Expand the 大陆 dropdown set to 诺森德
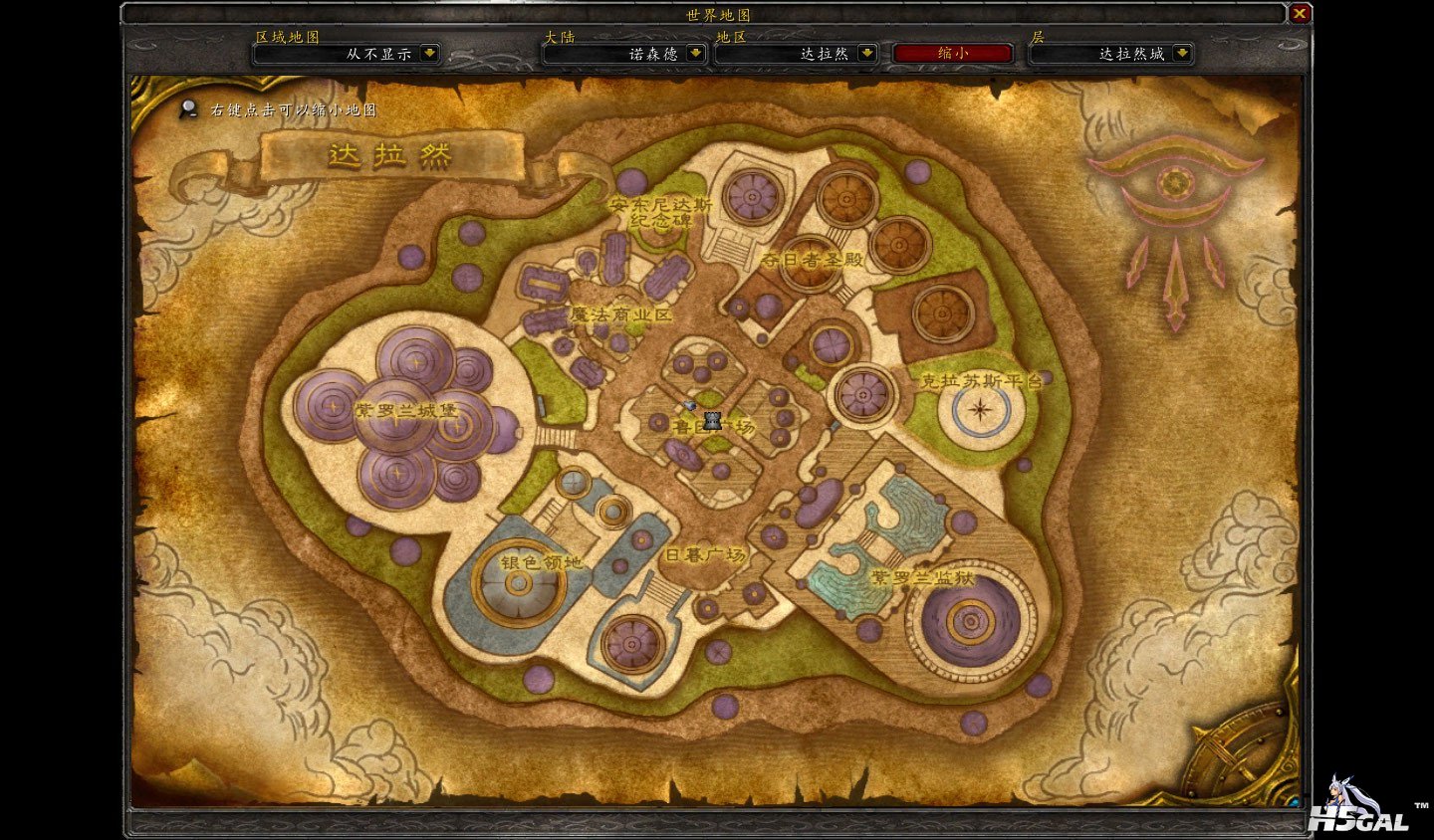Image resolution: width=1434 pixels, height=840 pixels. 696,54
